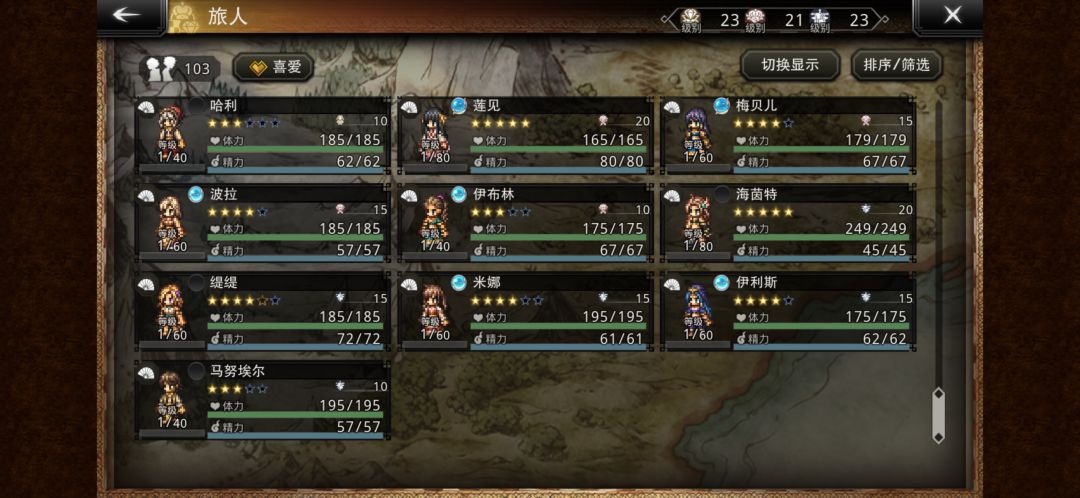The height and width of the screenshot is (498, 1080).
Task: Choose traveler 莲见 card
Action: tap(526, 134)
